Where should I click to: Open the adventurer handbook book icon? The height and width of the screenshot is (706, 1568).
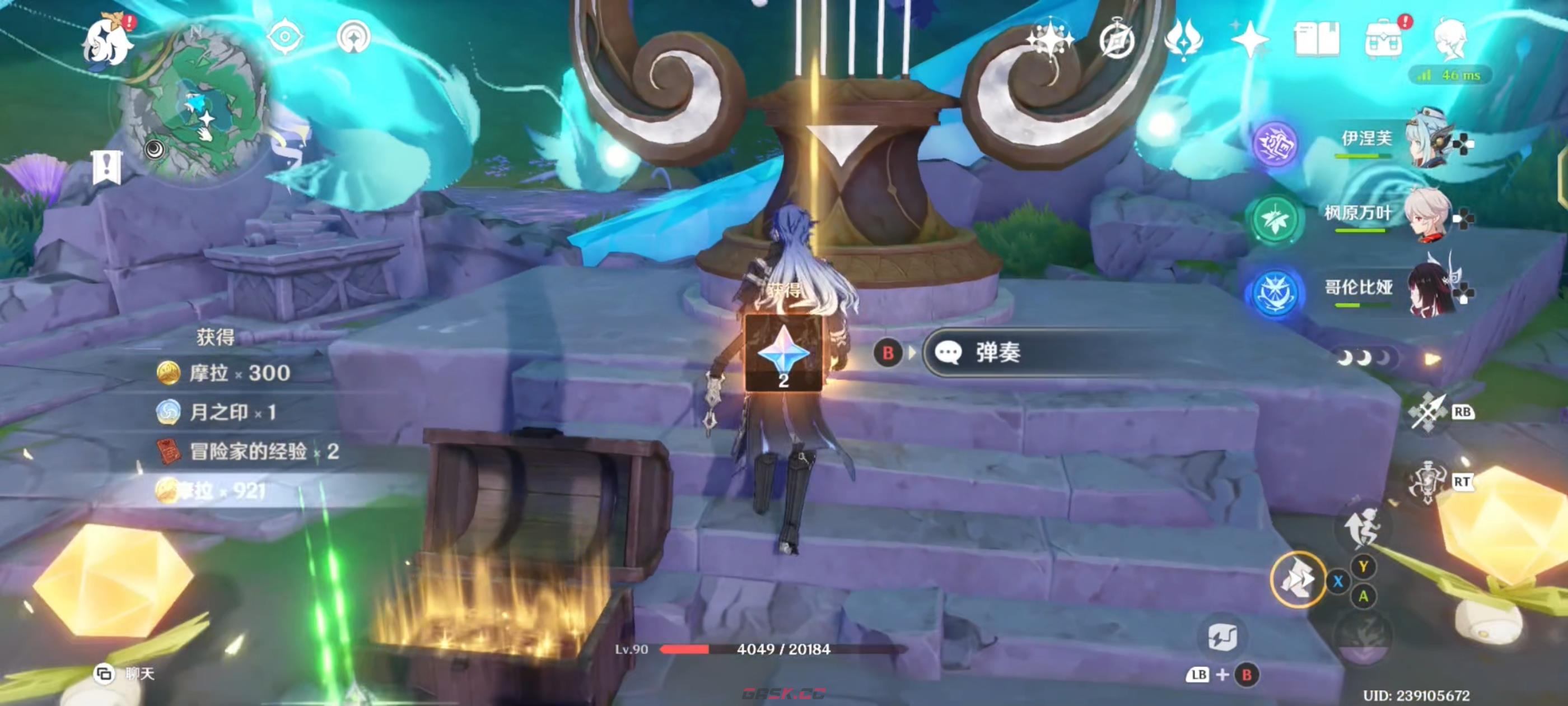(x=1316, y=40)
